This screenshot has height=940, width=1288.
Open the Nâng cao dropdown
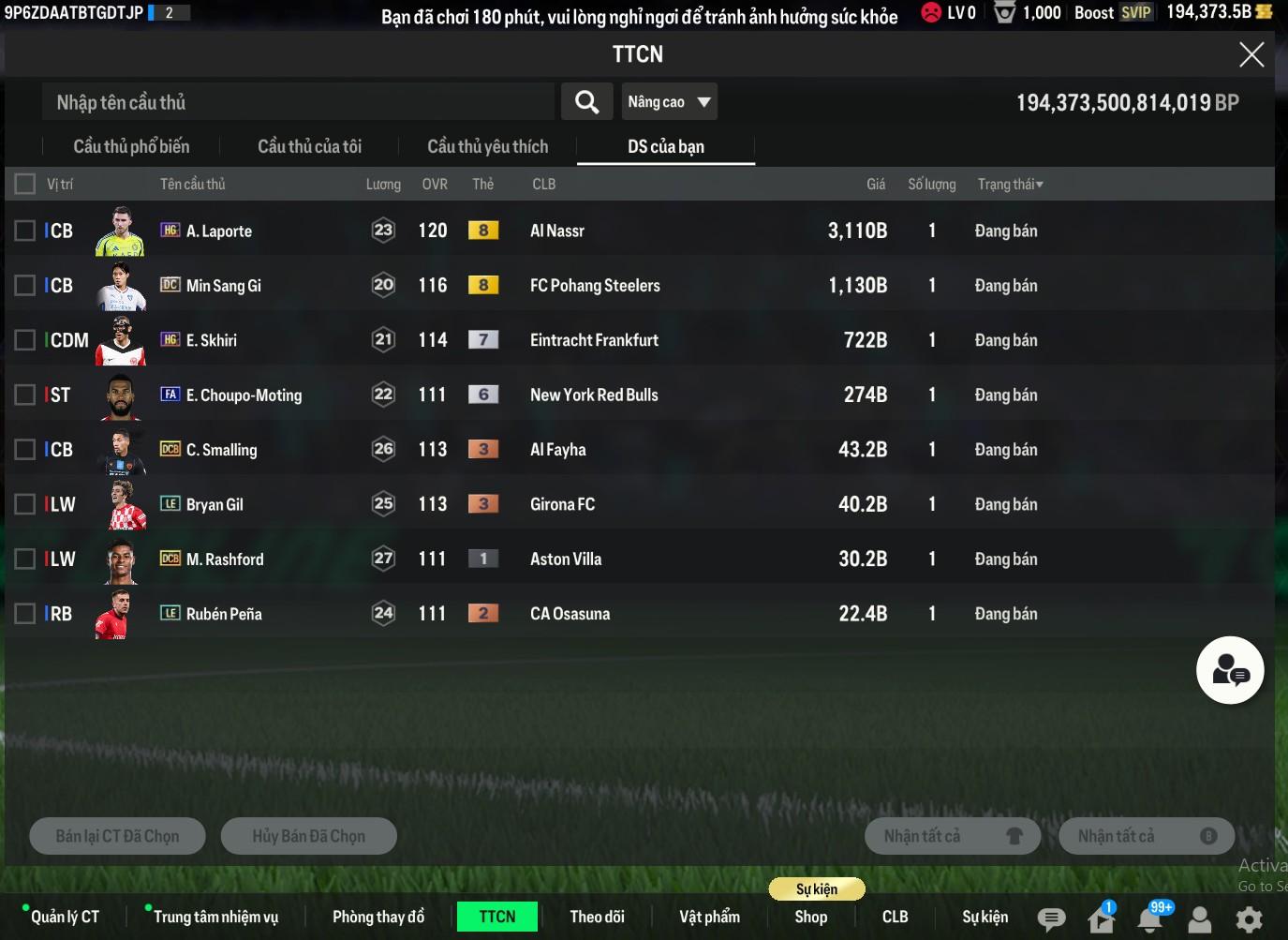tap(669, 102)
